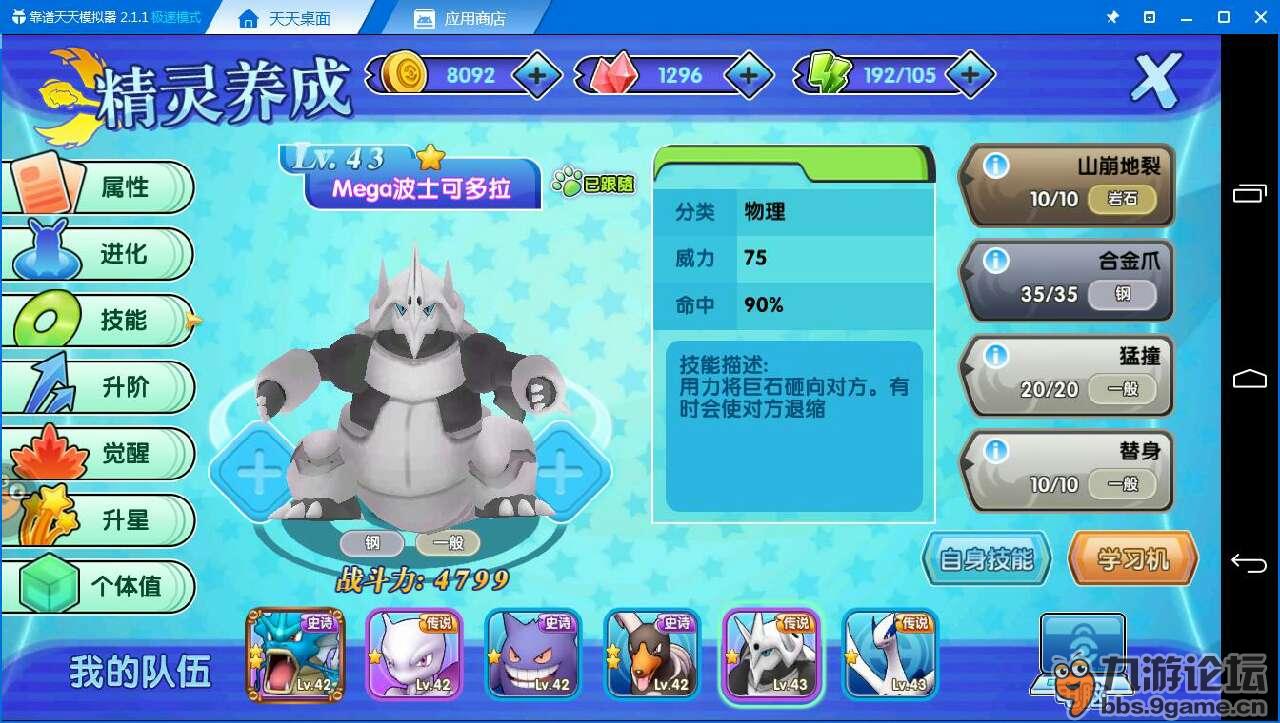Viewport: 1280px width, 723px height.
Task: Open the 学习机 learning machine
Action: pyautogui.click(x=1133, y=559)
